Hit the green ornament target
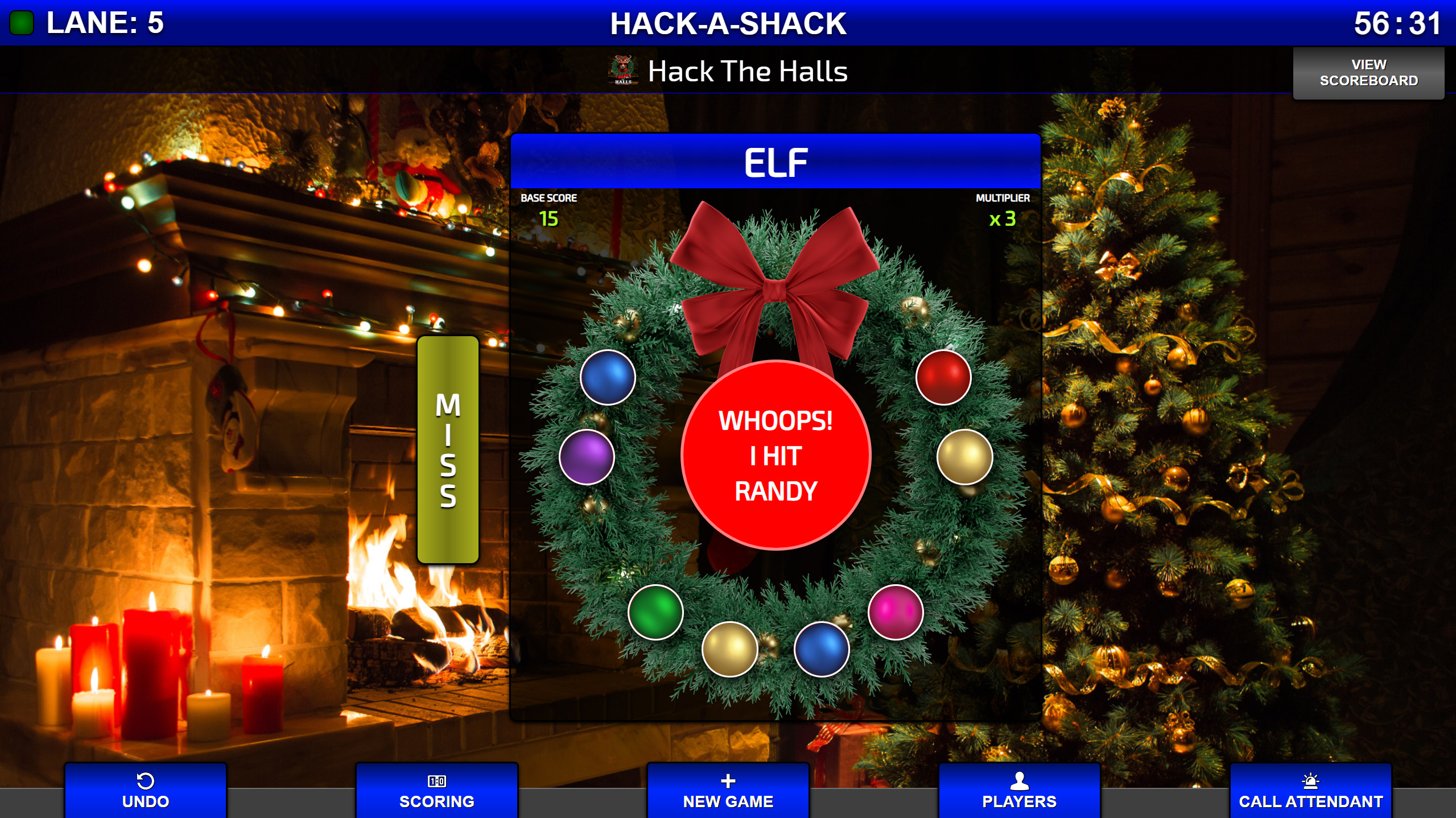The width and height of the screenshot is (1456, 818). 655,612
